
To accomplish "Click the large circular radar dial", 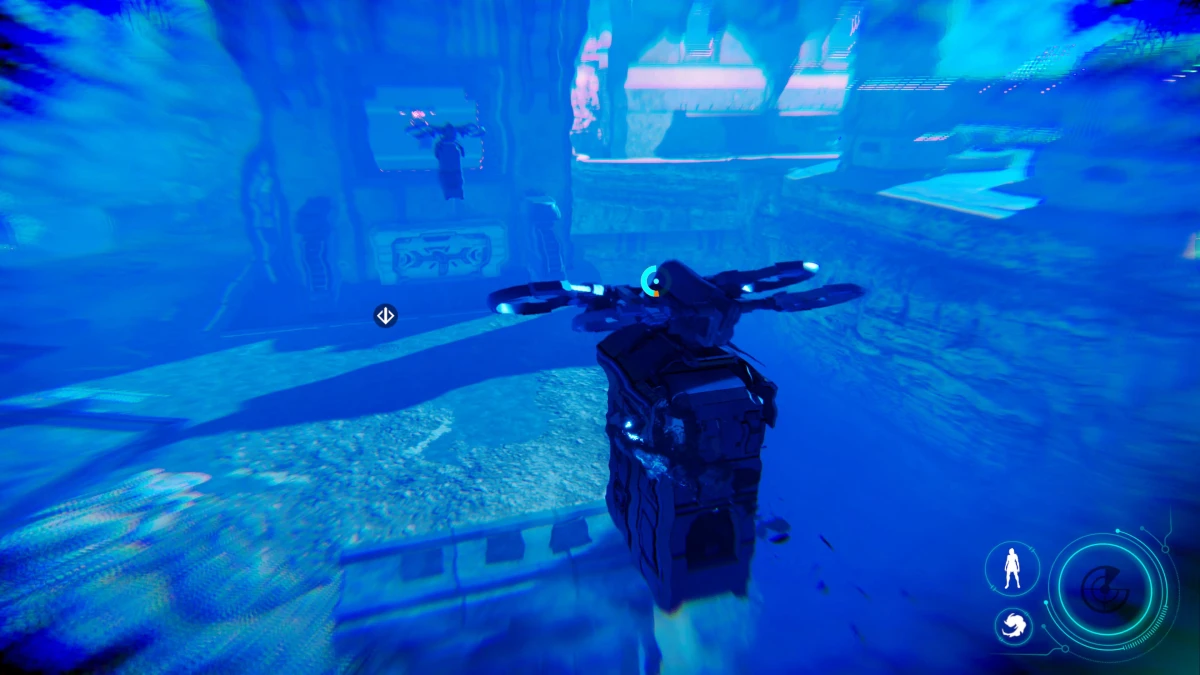I will point(1105,590).
